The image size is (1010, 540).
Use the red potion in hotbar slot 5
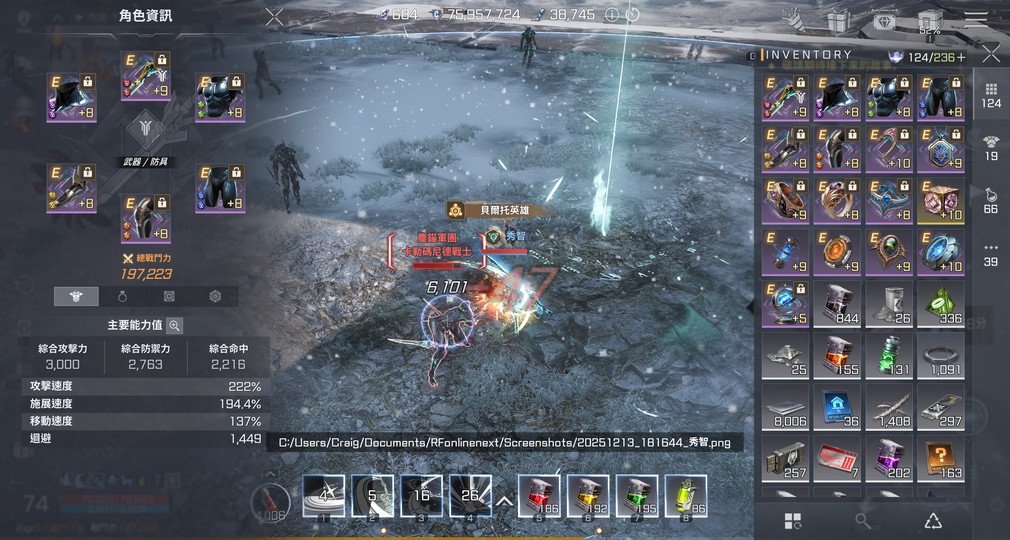tap(538, 496)
